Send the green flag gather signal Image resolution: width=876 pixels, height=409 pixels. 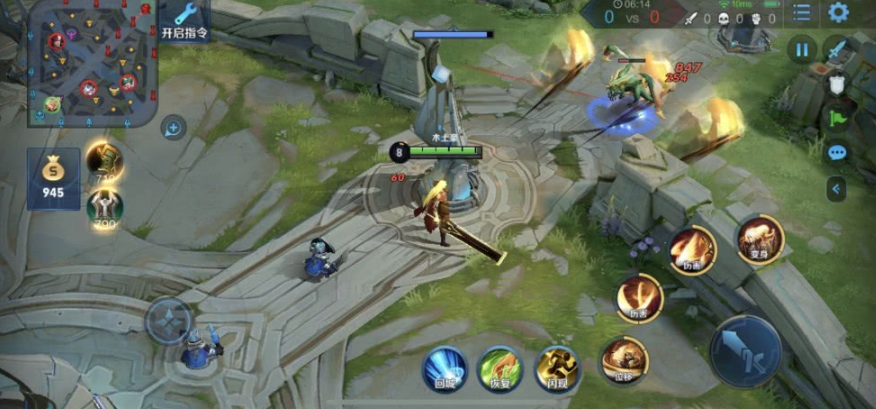click(837, 118)
